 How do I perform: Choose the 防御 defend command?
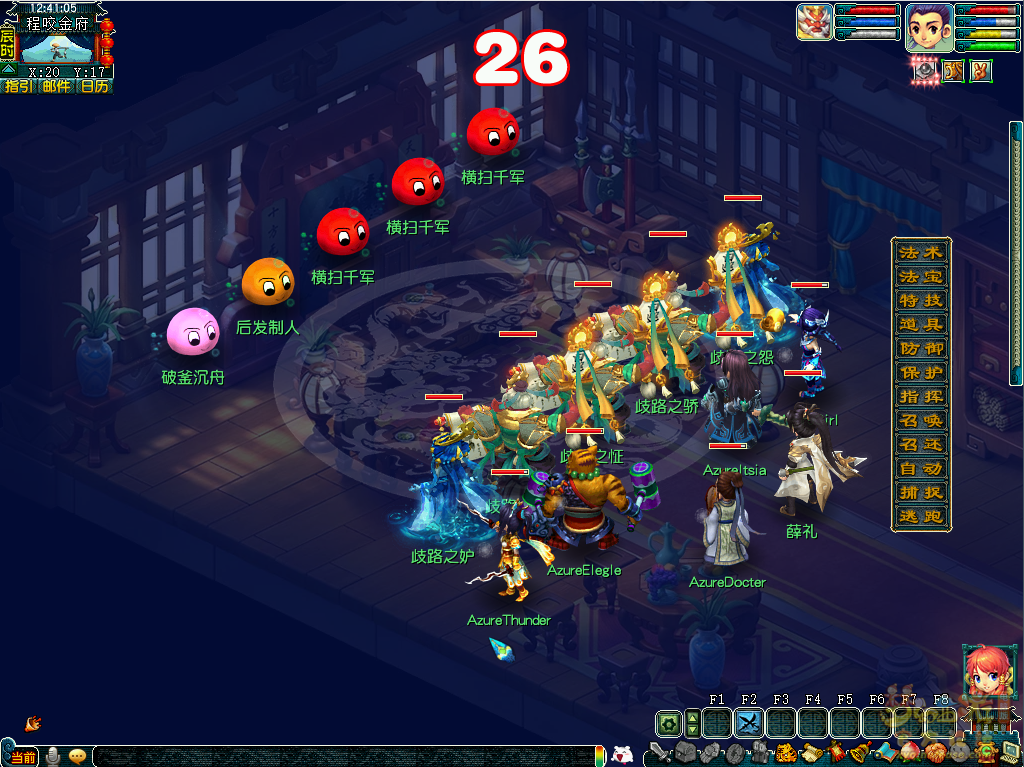[x=920, y=348]
